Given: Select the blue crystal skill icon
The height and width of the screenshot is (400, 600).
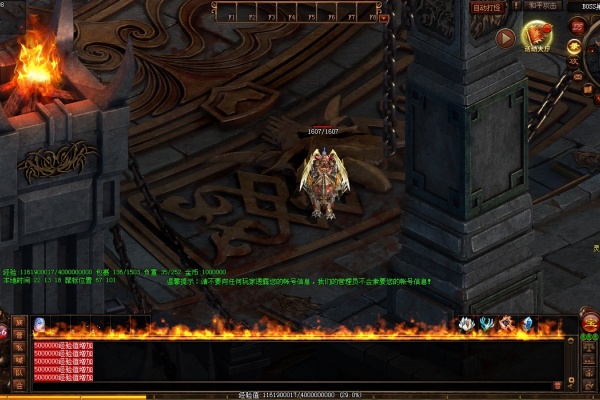Looking at the screenshot, I should click(x=528, y=323).
